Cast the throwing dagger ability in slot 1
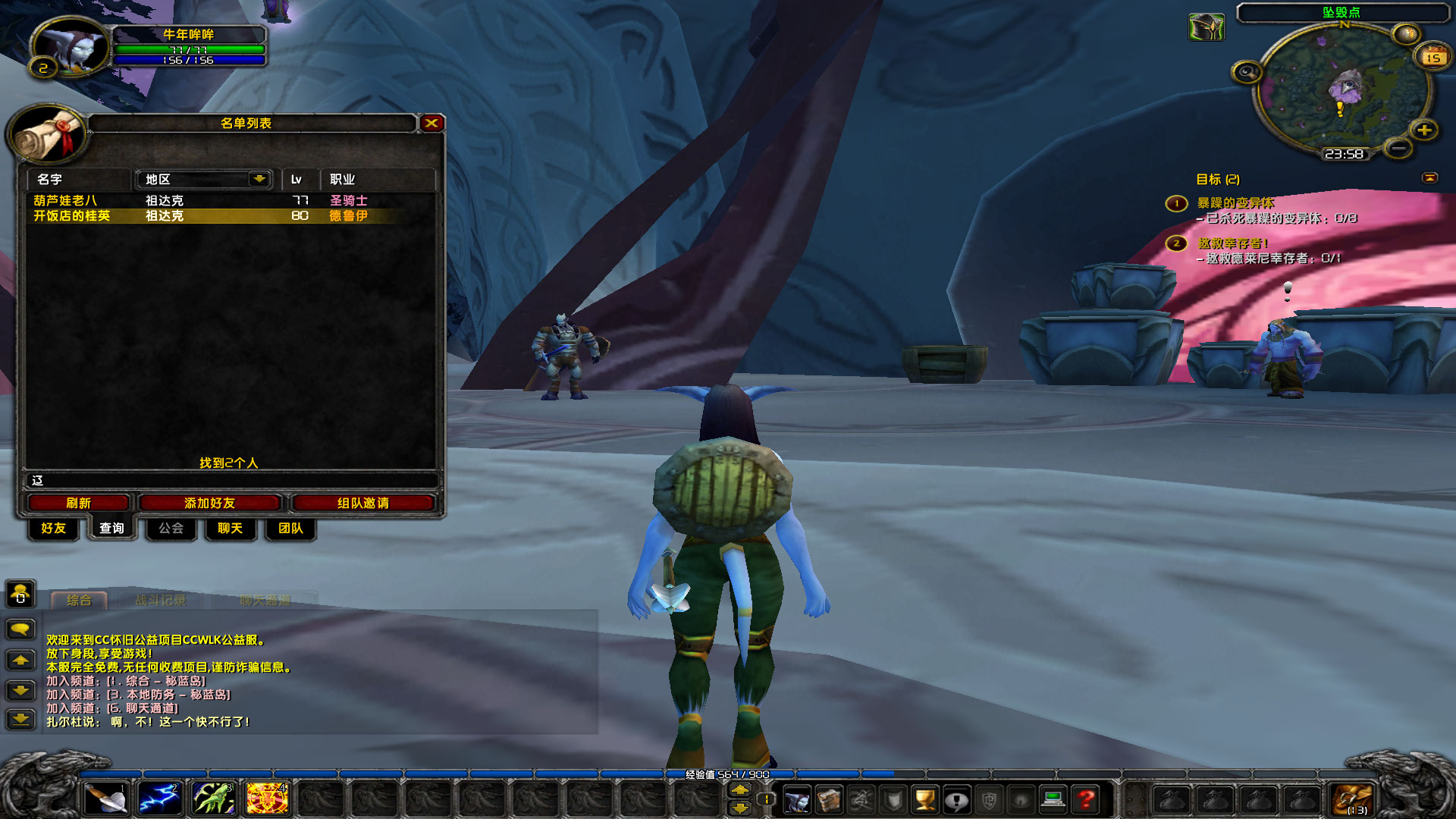 click(x=106, y=798)
